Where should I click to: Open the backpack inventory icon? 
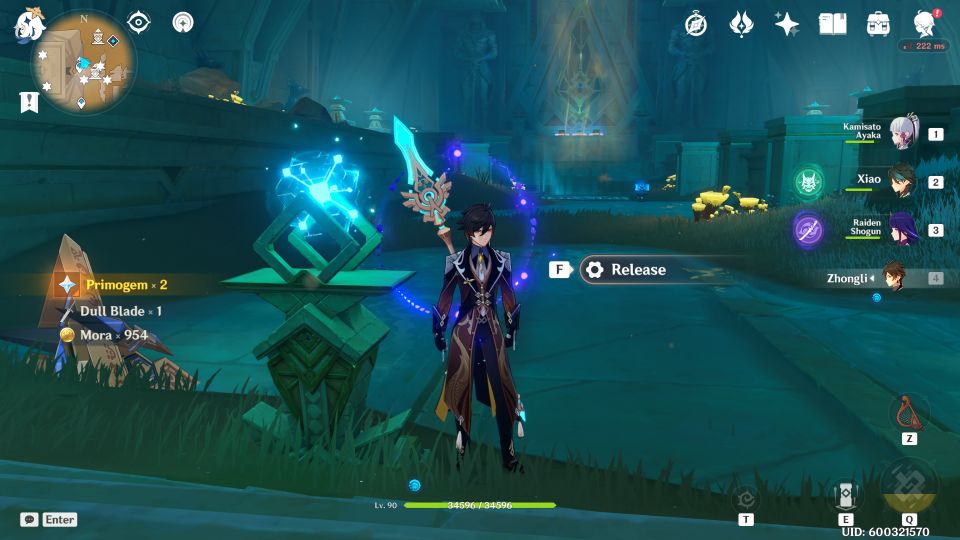pos(878,24)
